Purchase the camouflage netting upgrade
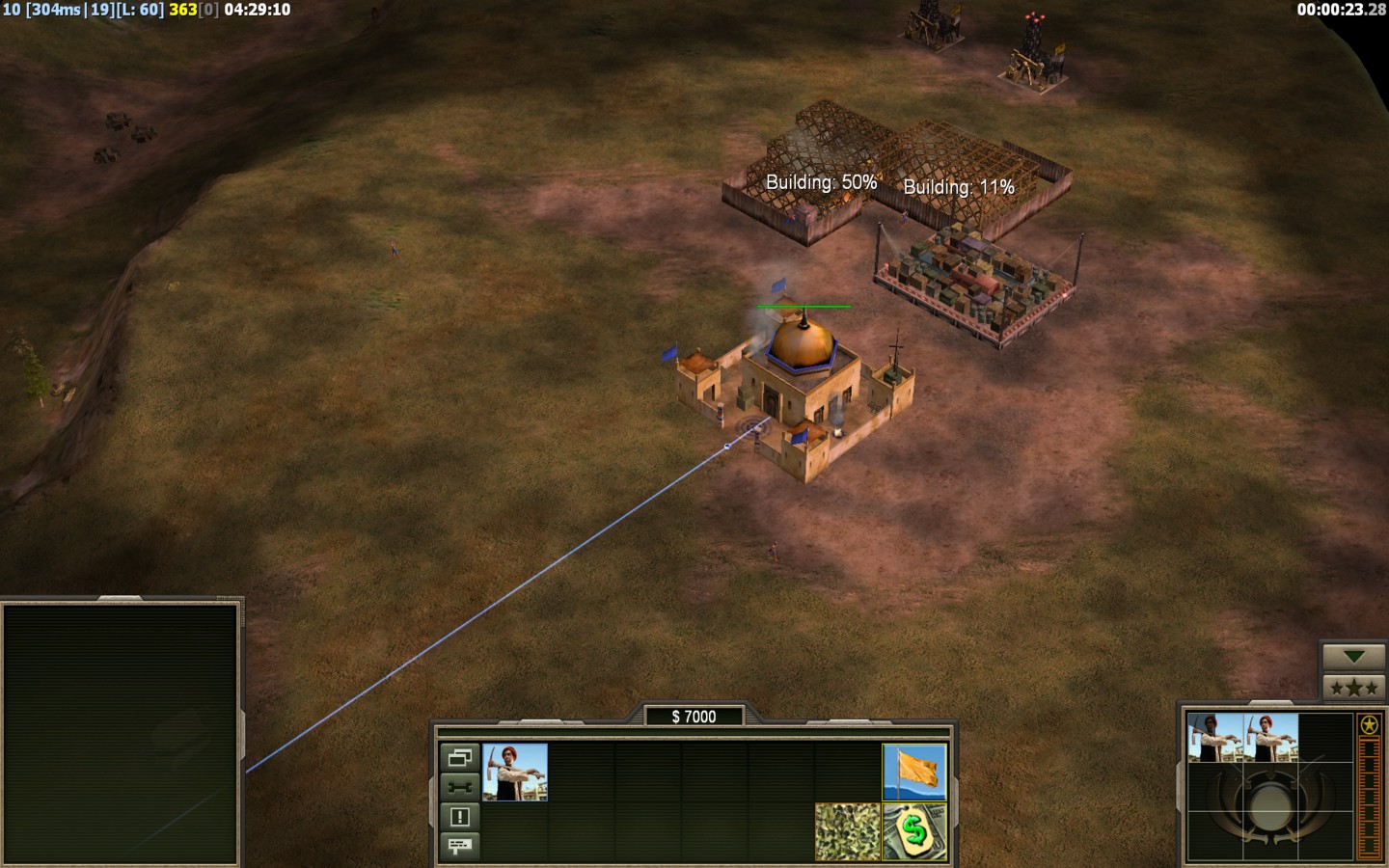 click(847, 831)
